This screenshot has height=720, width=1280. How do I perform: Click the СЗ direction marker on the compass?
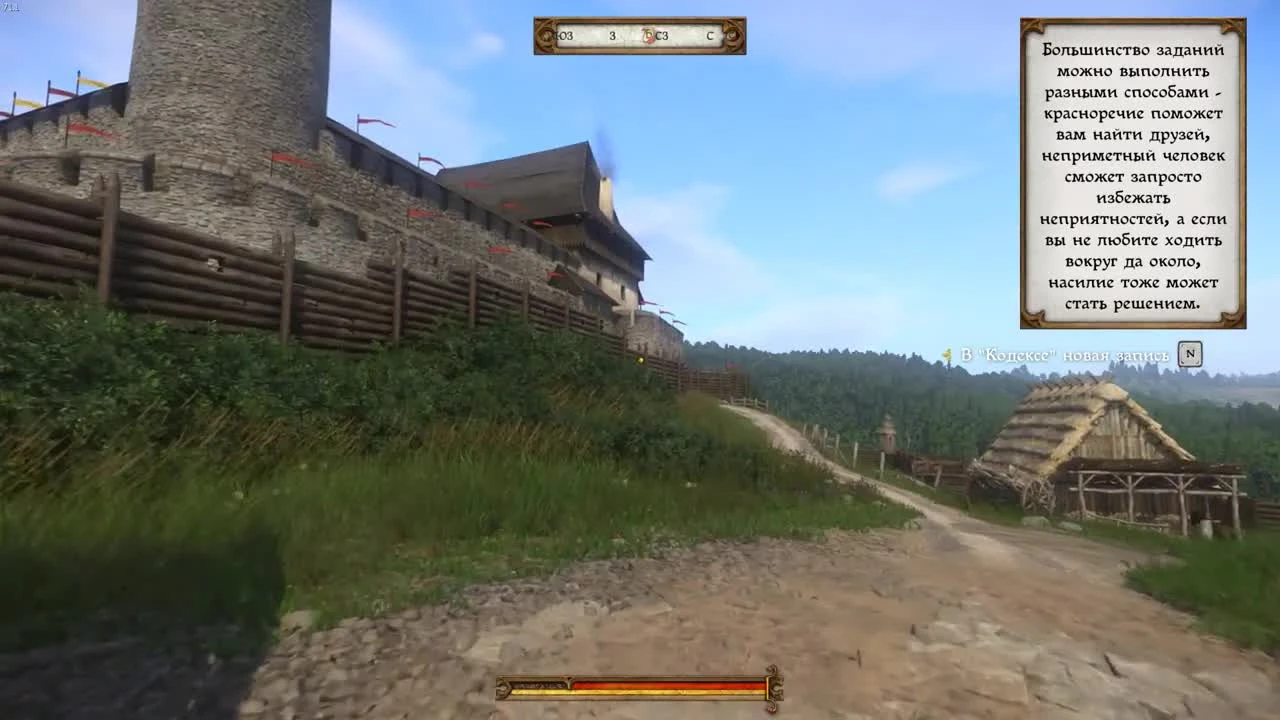pos(662,36)
